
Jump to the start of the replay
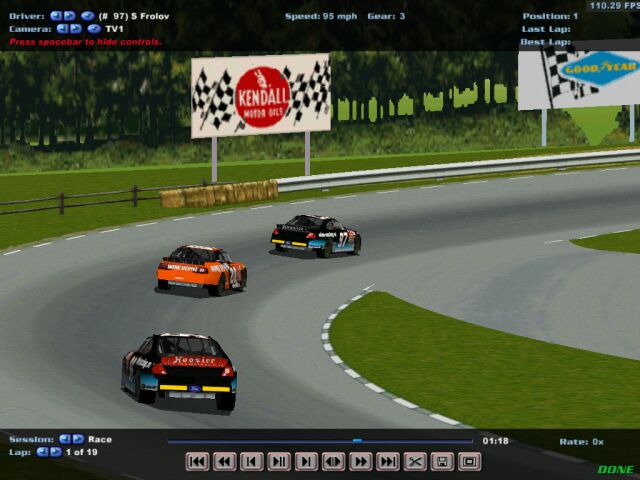(x=197, y=461)
